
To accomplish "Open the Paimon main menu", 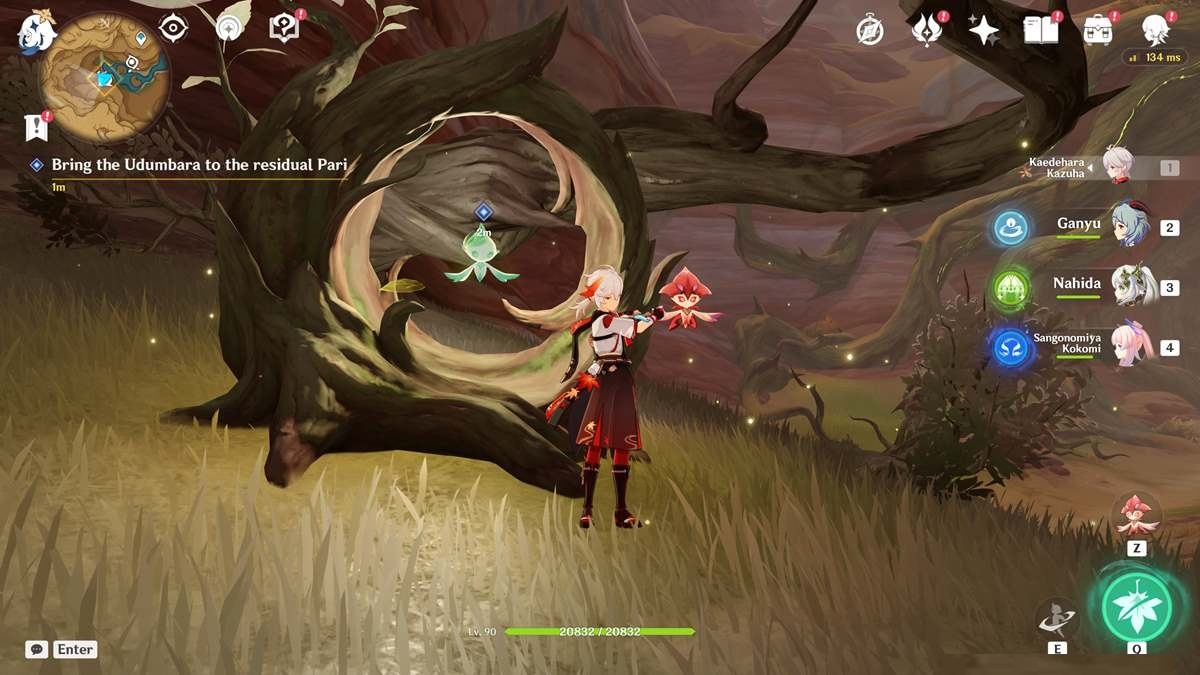I will [34, 33].
